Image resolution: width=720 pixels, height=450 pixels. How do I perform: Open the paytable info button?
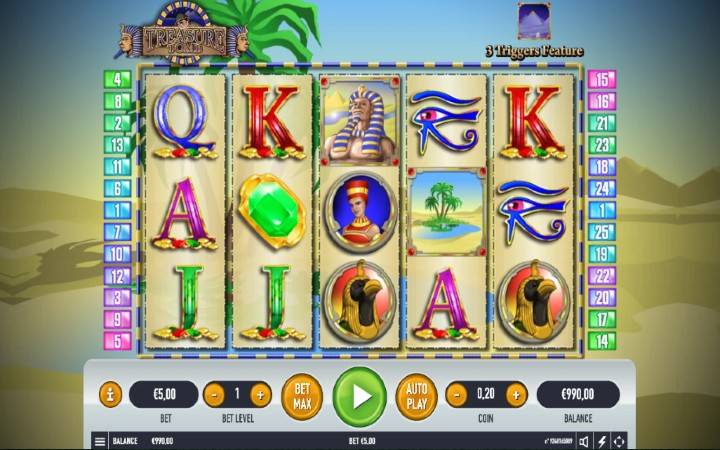pos(110,394)
